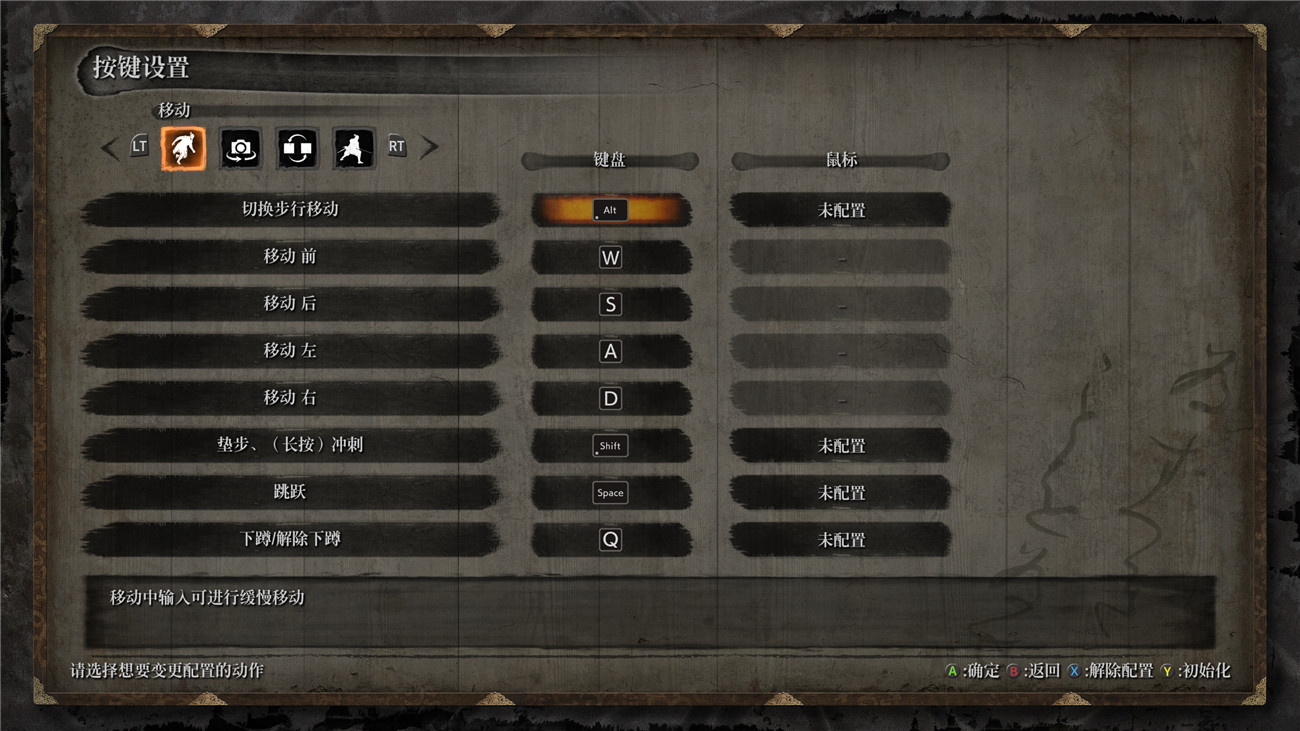Go to previous category with left arrow

point(110,148)
